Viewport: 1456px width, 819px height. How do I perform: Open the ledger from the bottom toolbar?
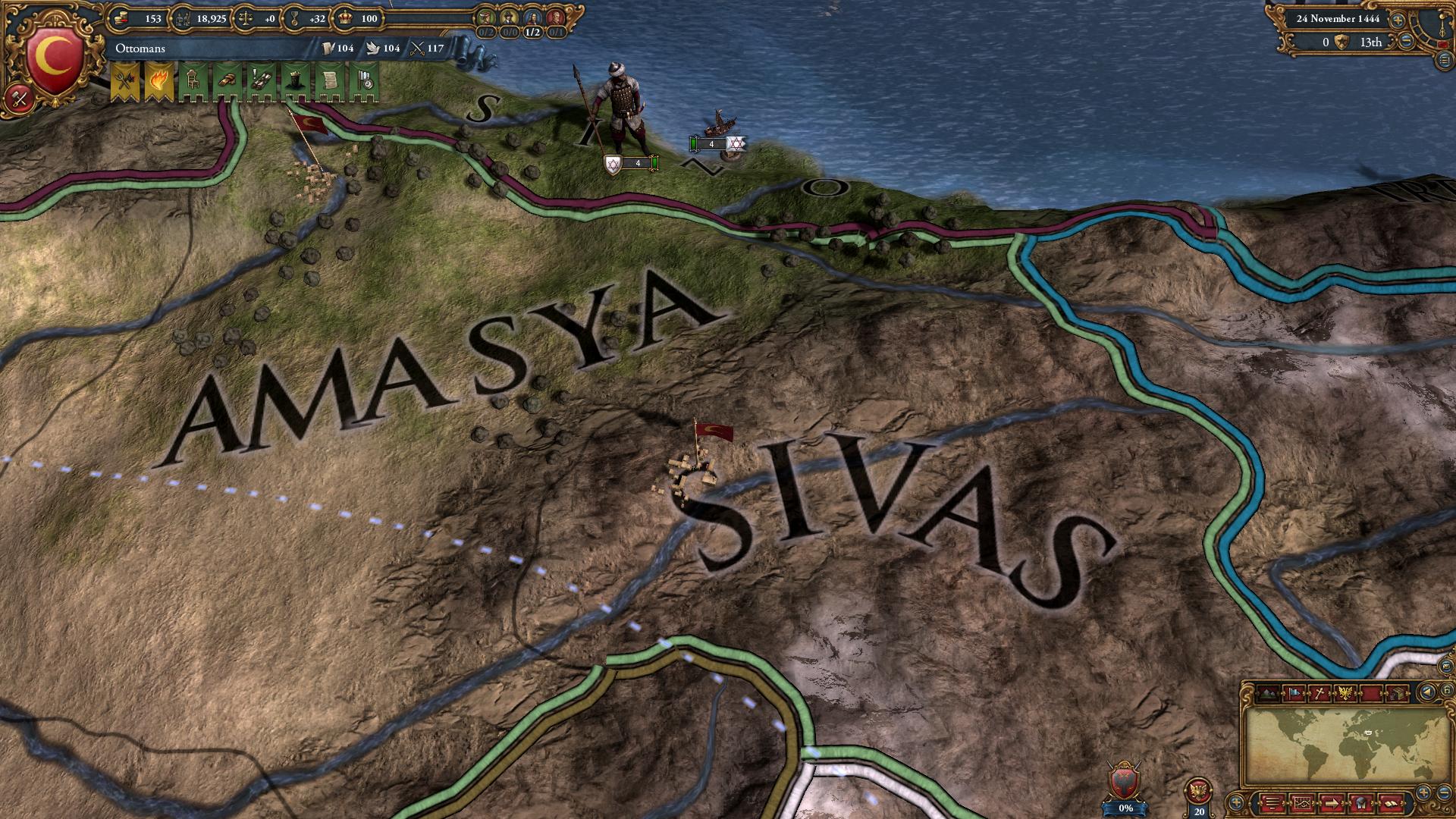click(x=1391, y=803)
